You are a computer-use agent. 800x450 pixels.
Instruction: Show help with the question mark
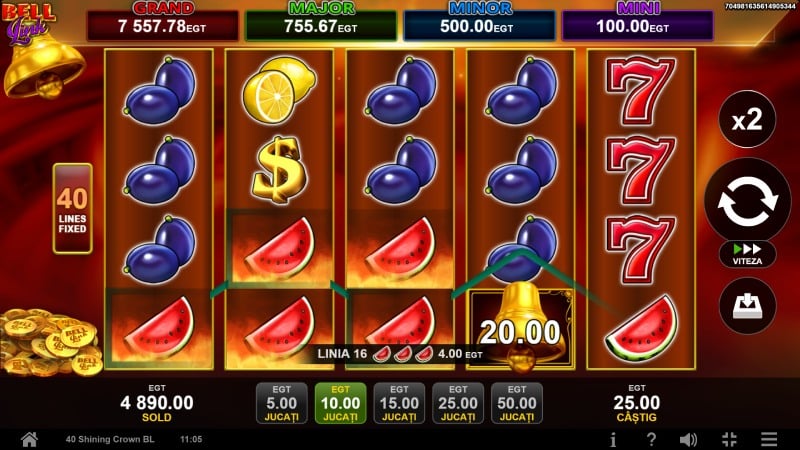click(651, 439)
